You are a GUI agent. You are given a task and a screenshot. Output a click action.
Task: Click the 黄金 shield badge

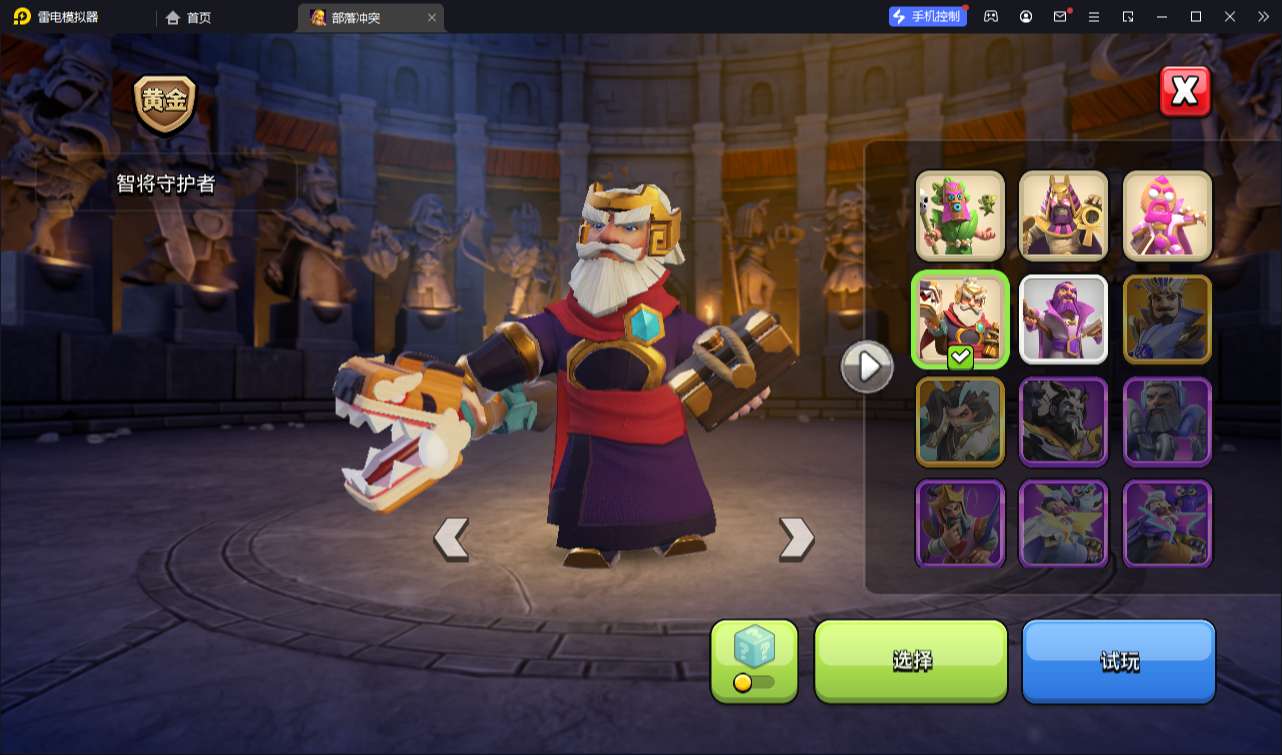click(165, 102)
